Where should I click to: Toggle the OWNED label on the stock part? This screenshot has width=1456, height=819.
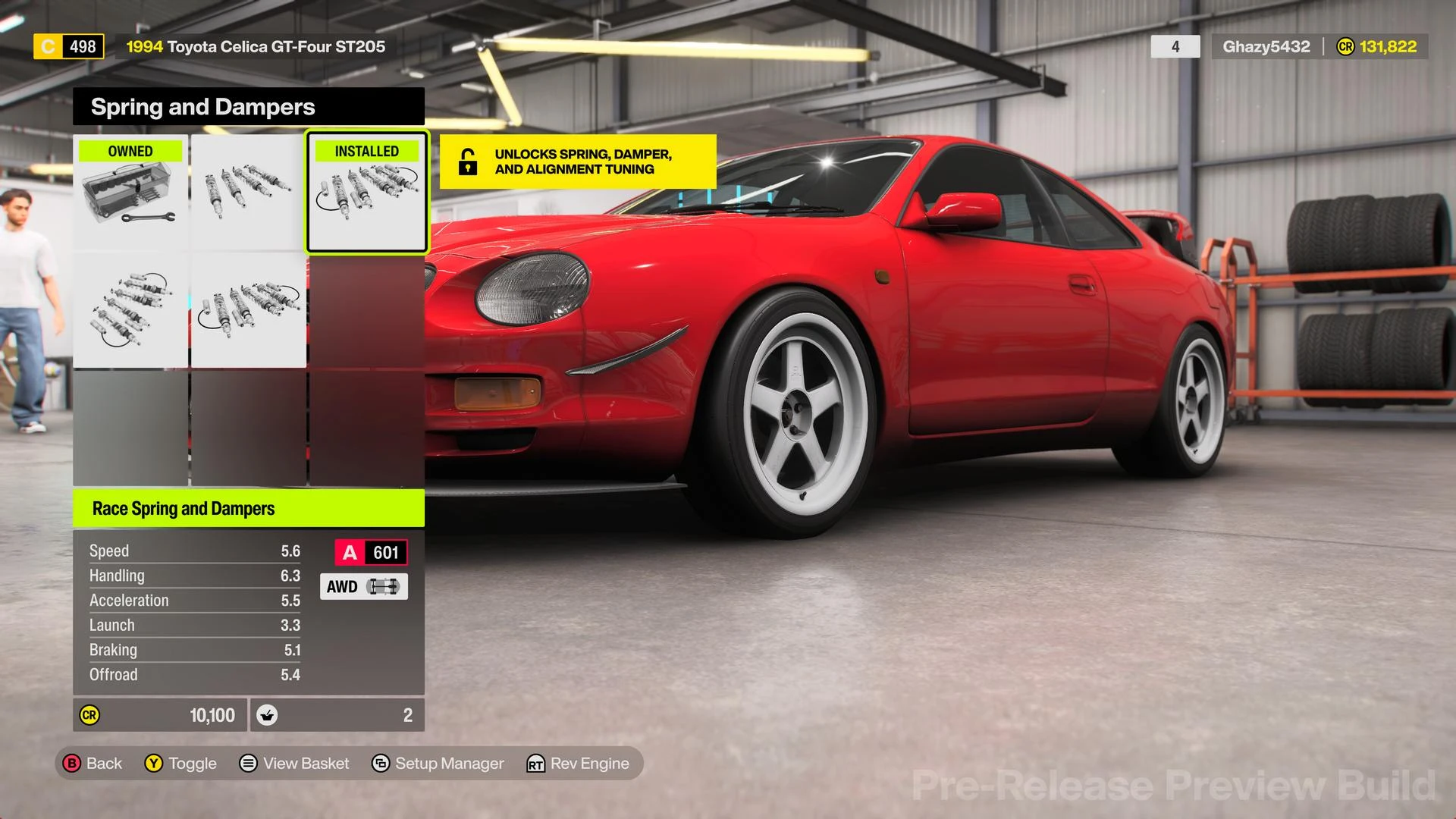(129, 151)
